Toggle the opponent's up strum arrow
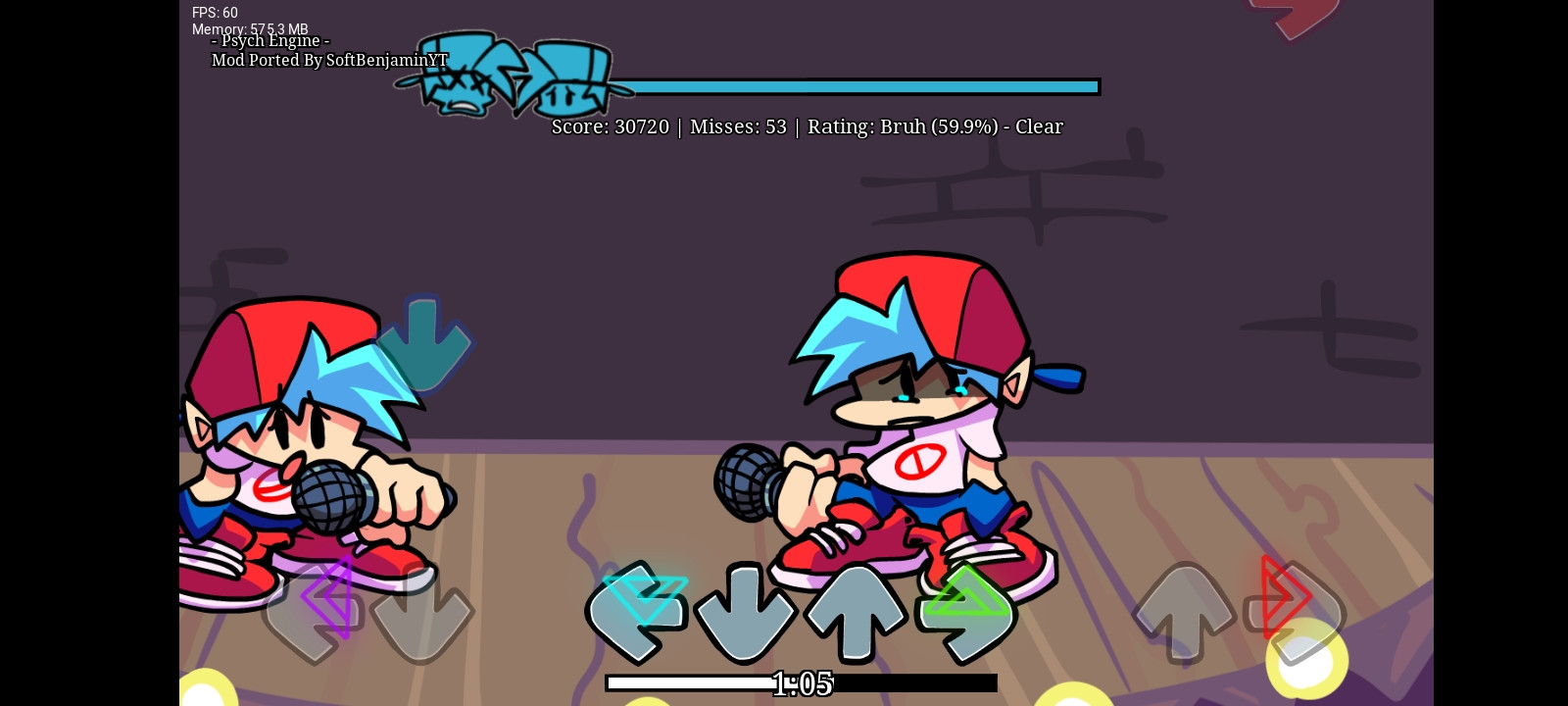Screen dimensions: 1568x706 point(1186,613)
